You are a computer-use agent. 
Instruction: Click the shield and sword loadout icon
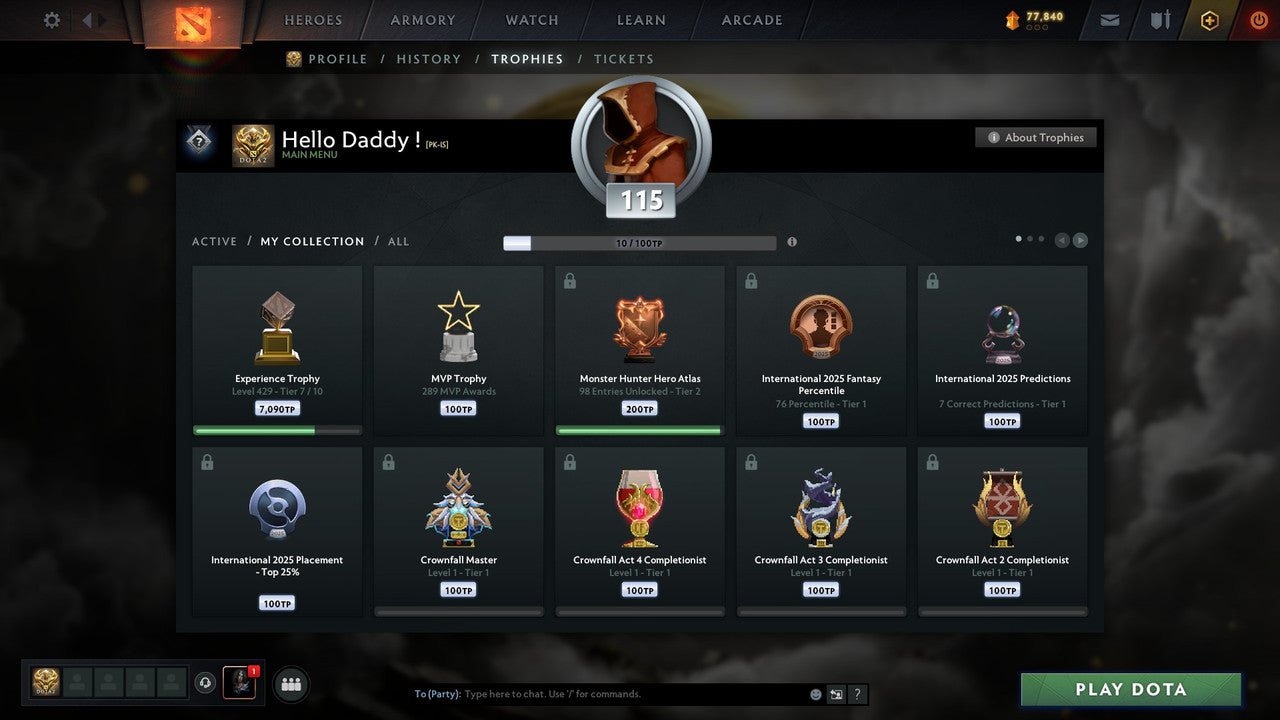1159,19
